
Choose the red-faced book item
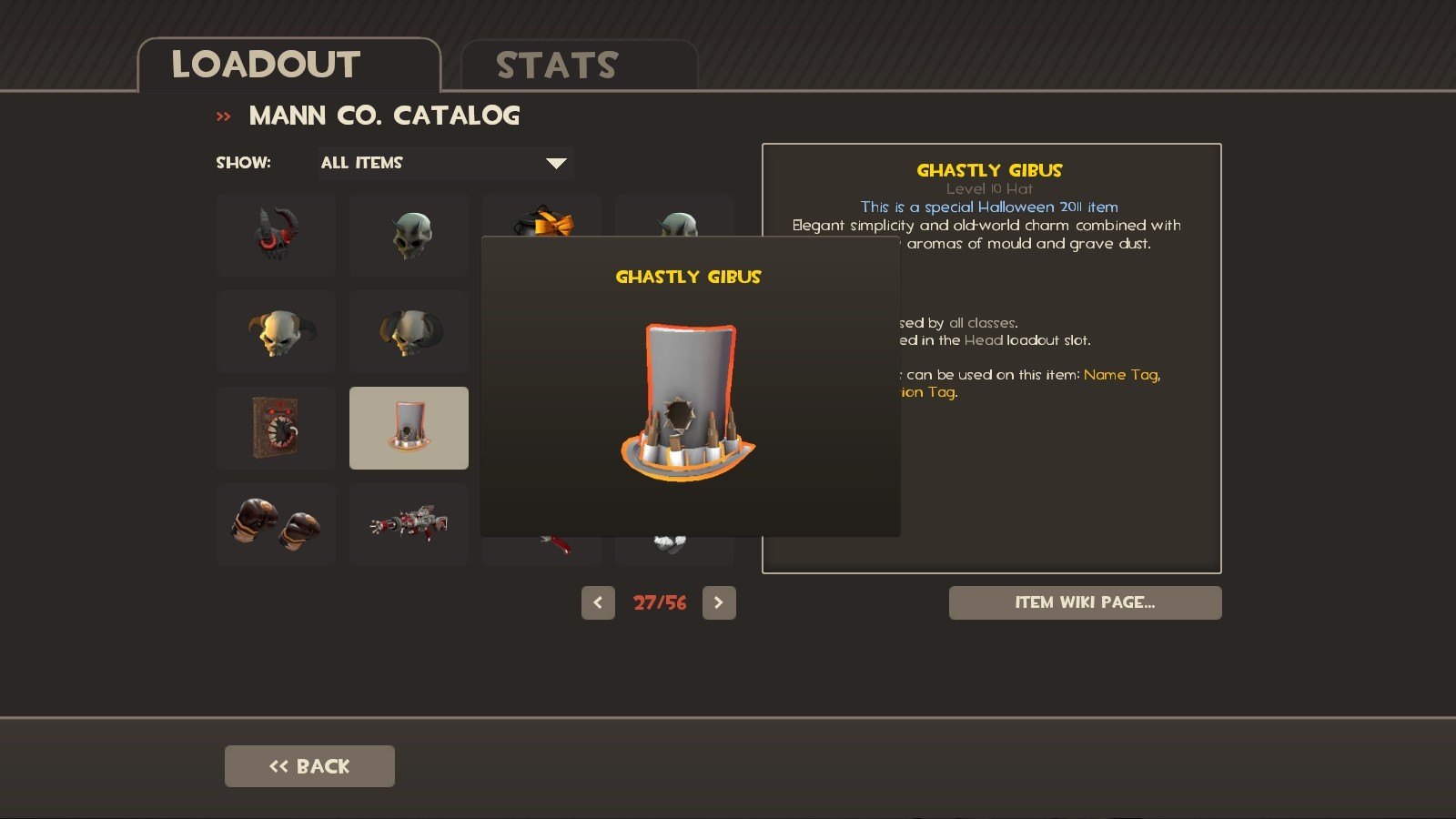(276, 428)
